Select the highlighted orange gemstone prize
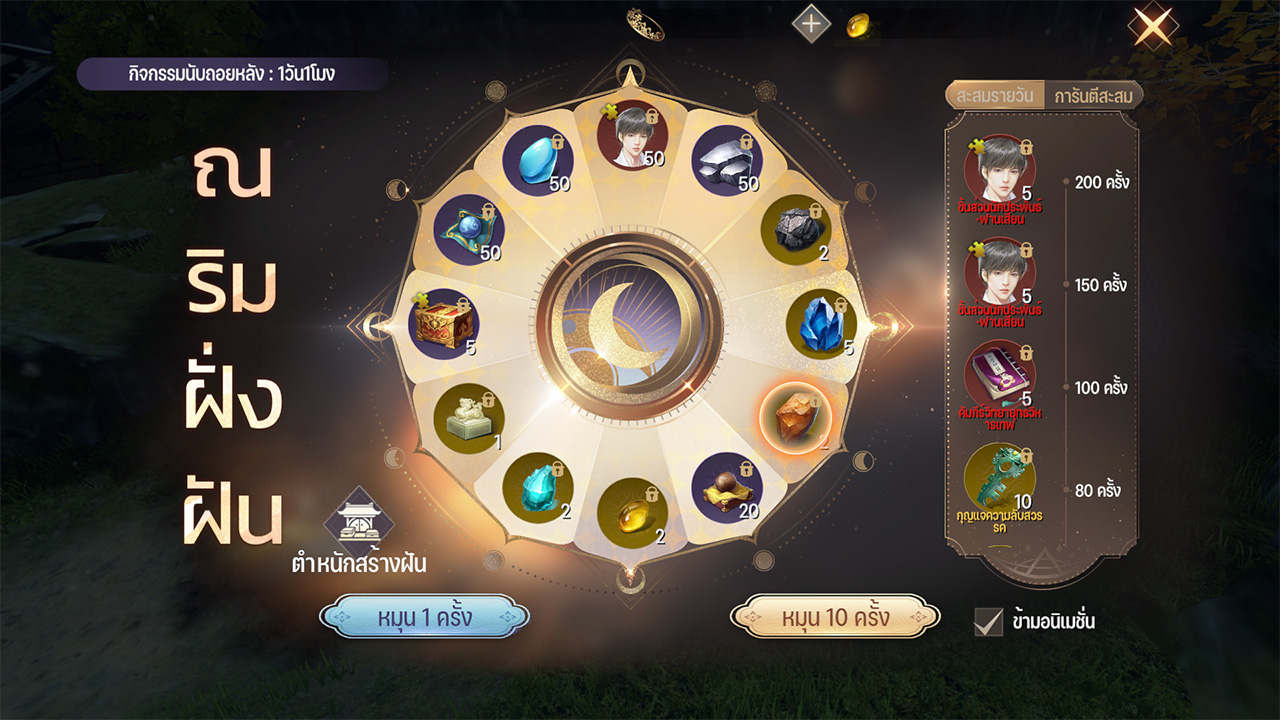1280x720 pixels. point(796,418)
